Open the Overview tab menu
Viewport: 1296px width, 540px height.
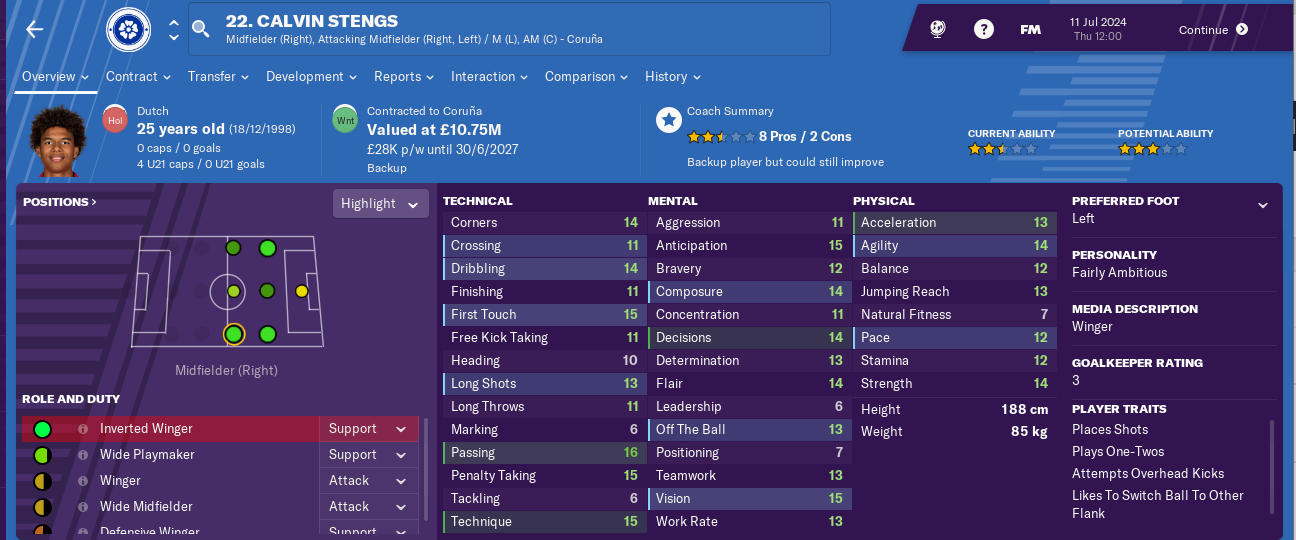pyautogui.click(x=55, y=77)
